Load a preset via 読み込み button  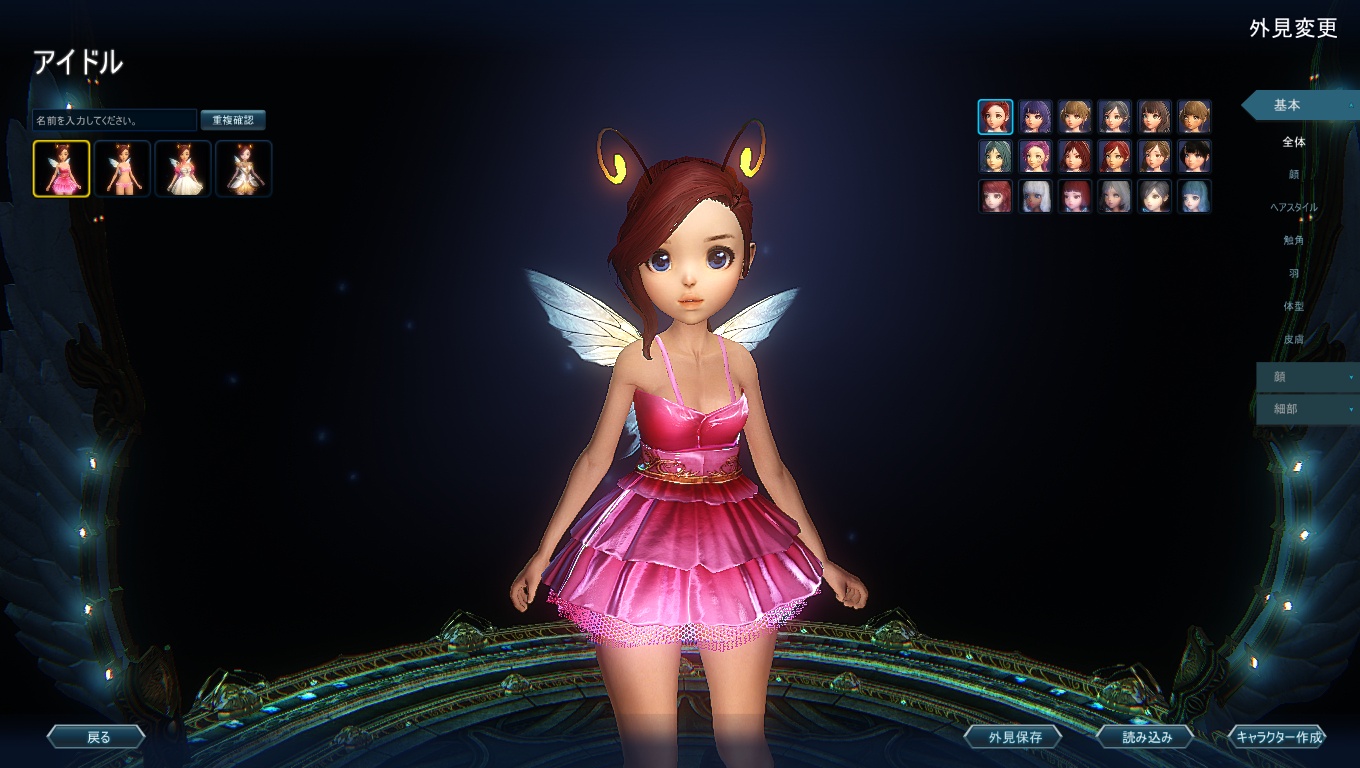(1145, 737)
